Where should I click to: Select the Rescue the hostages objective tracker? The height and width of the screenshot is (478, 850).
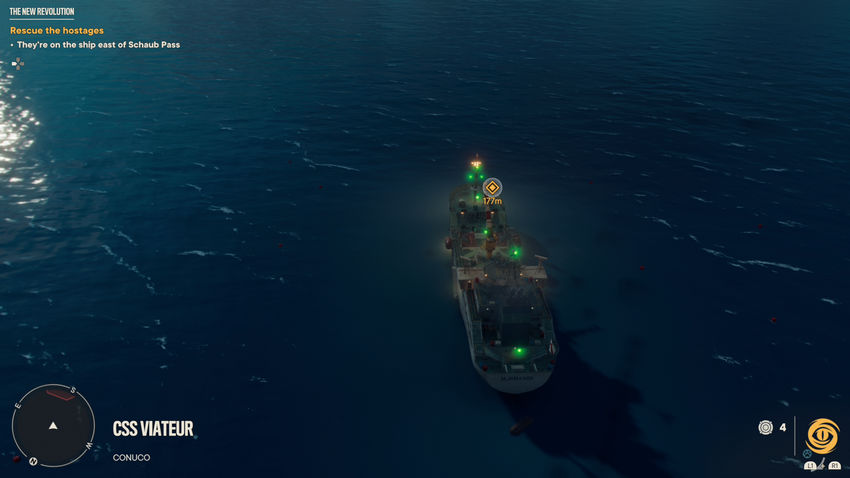56,31
